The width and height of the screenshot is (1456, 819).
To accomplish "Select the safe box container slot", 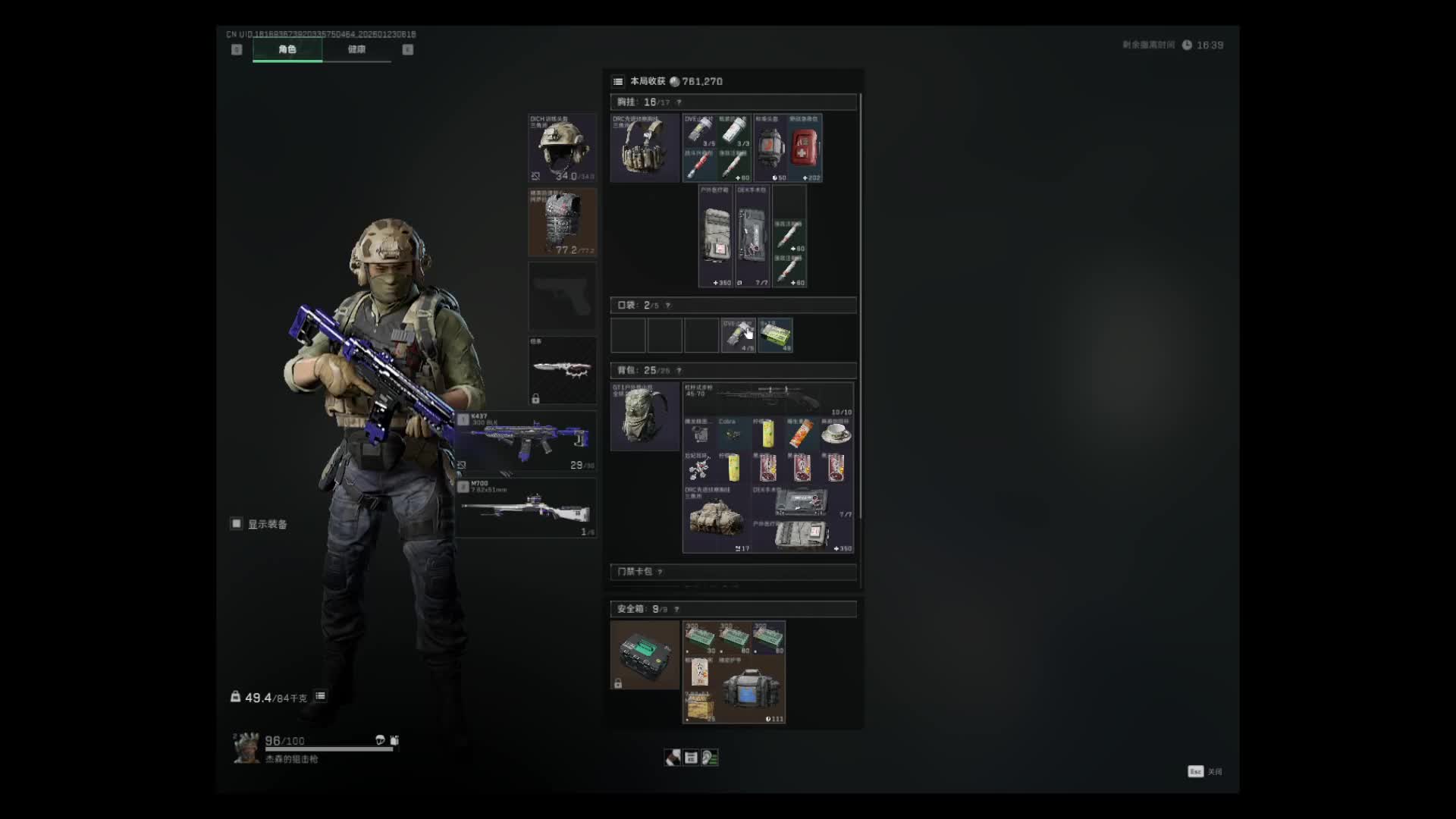I will coord(645,654).
